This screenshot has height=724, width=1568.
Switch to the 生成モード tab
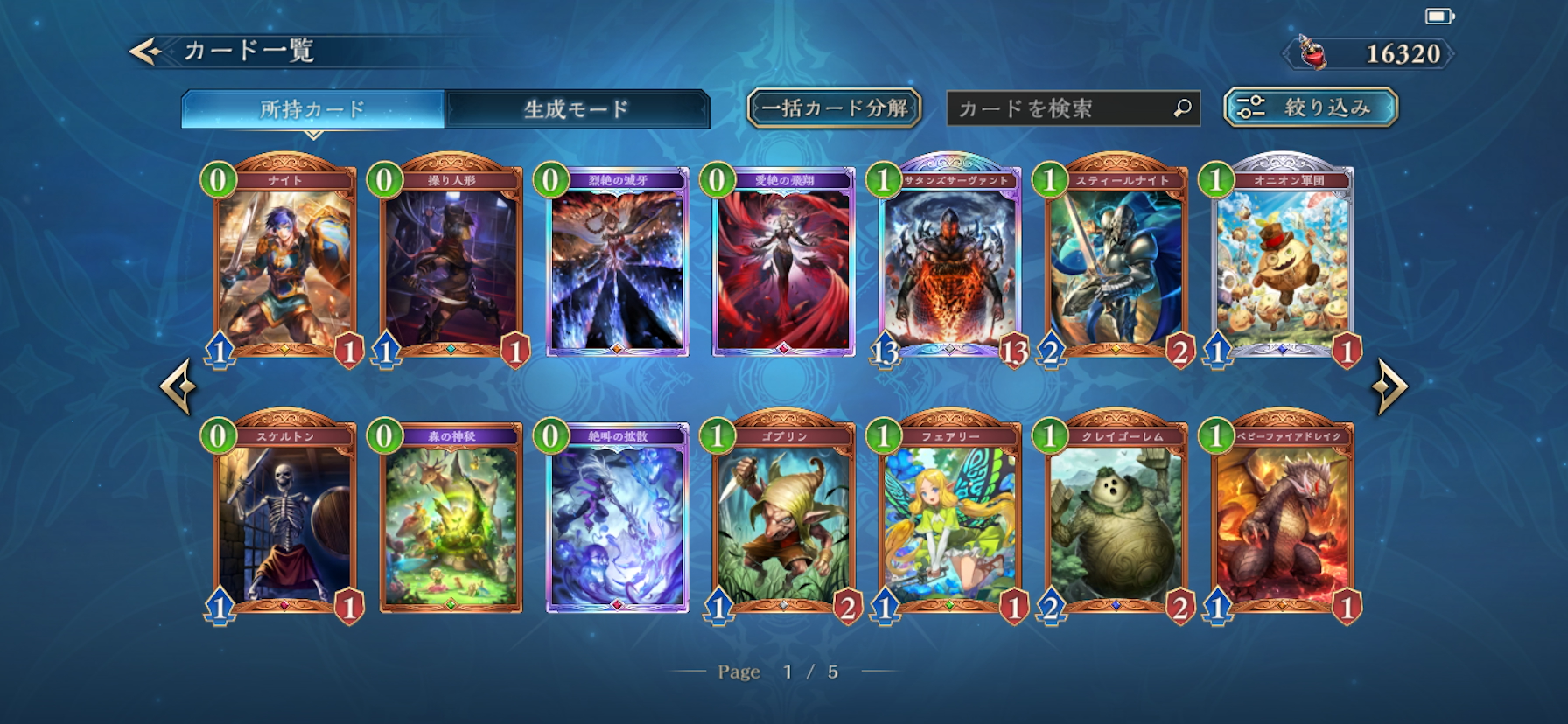coord(577,109)
